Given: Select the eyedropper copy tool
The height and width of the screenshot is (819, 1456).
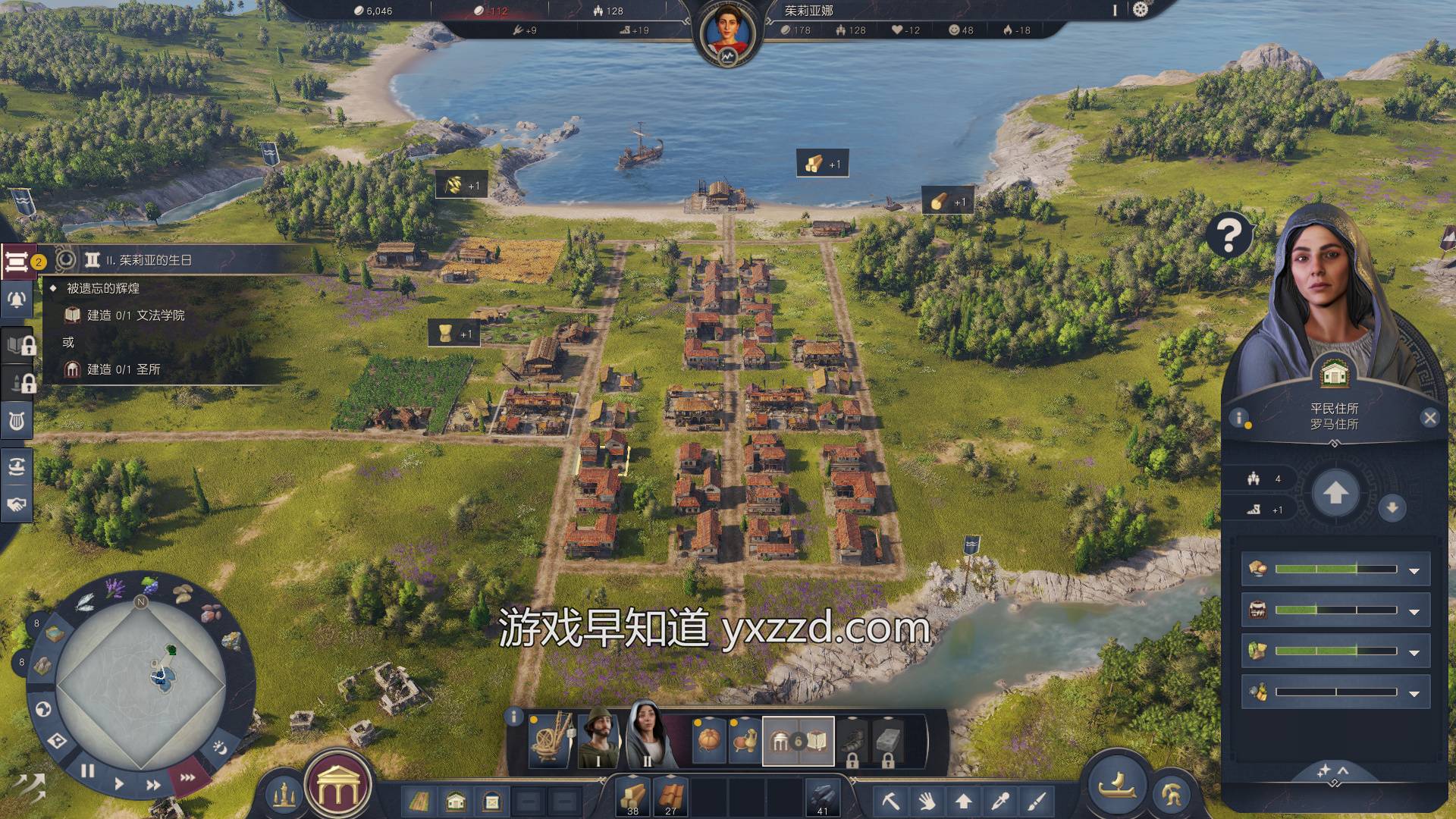Looking at the screenshot, I should click(x=1001, y=800).
